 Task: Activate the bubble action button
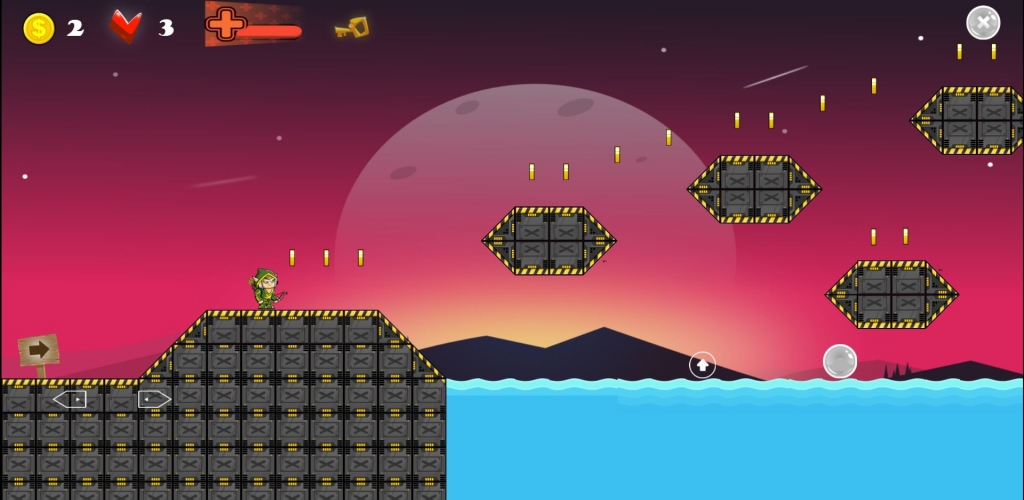840,361
